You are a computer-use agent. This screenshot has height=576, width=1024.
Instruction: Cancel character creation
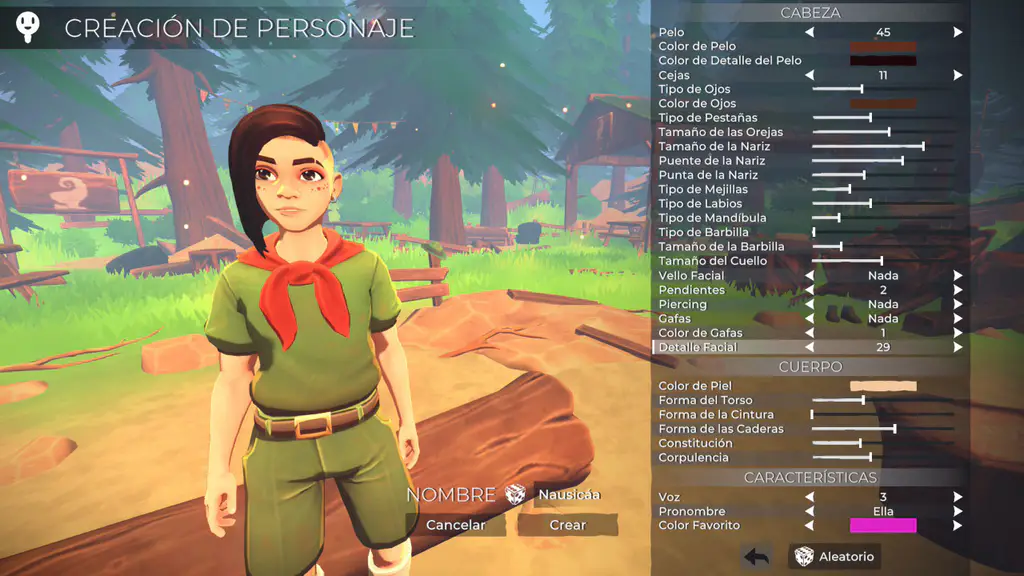pyautogui.click(x=456, y=525)
